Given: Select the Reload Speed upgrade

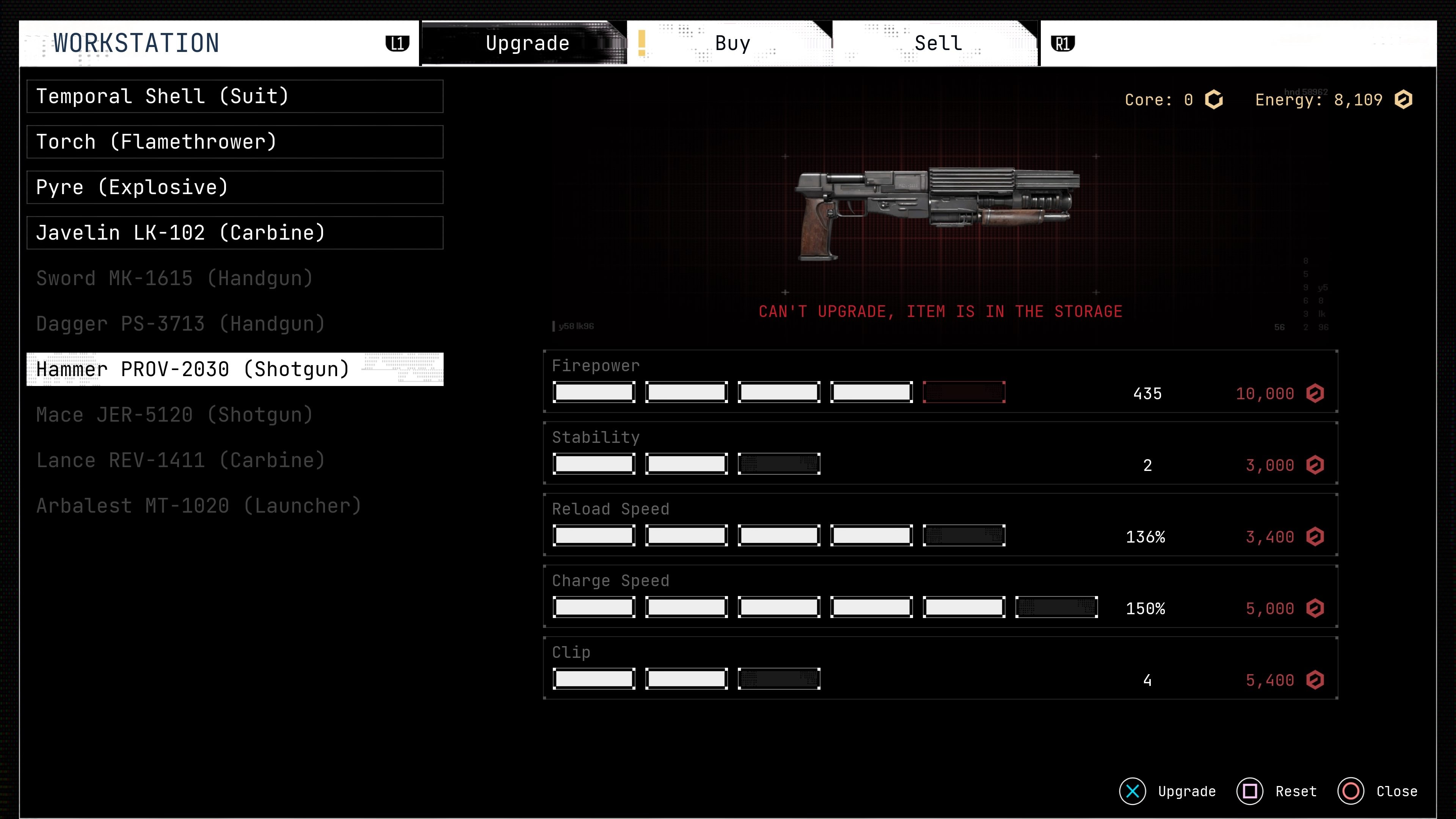Looking at the screenshot, I should [940, 525].
